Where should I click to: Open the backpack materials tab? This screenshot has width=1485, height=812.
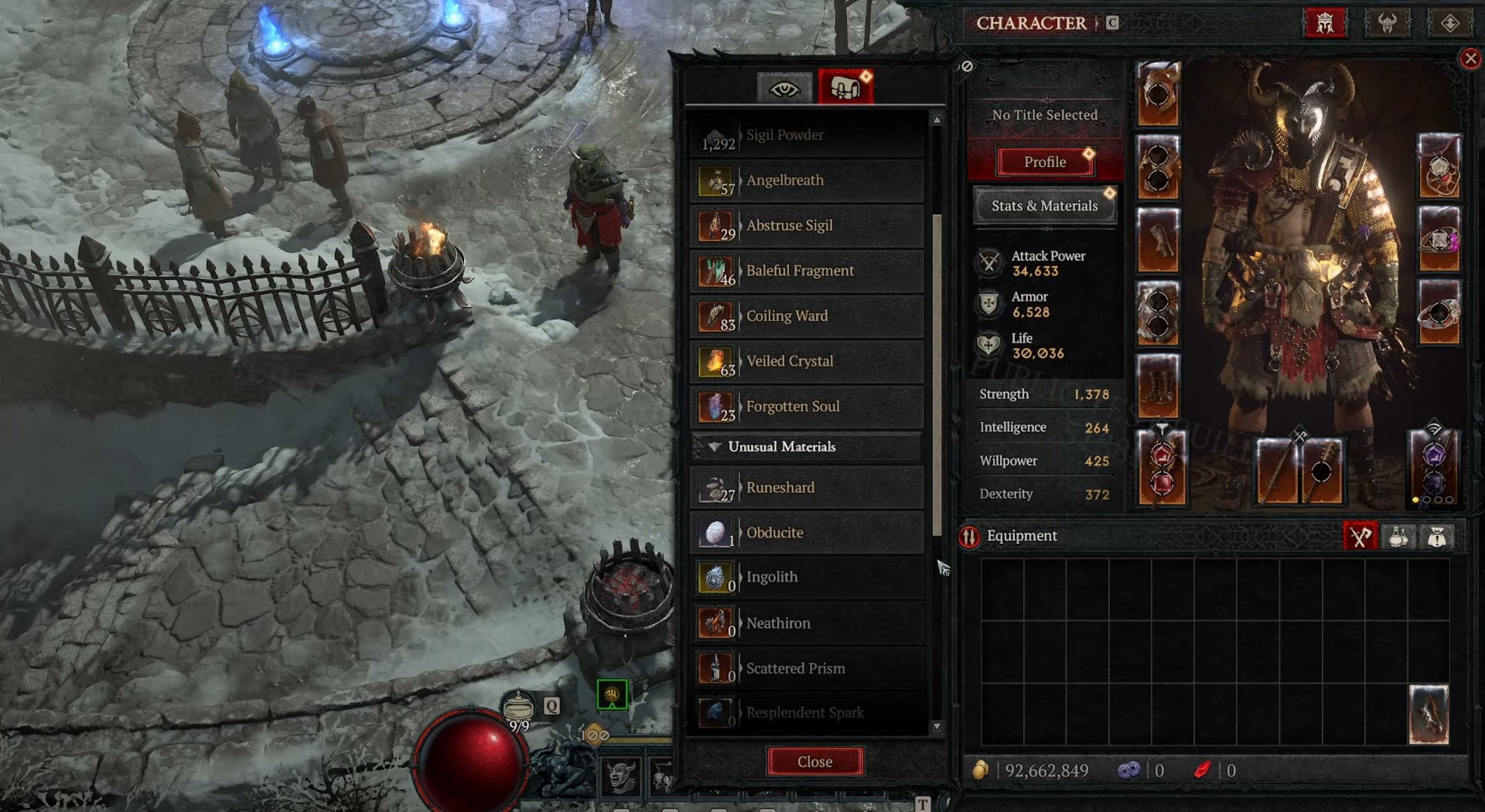(844, 87)
